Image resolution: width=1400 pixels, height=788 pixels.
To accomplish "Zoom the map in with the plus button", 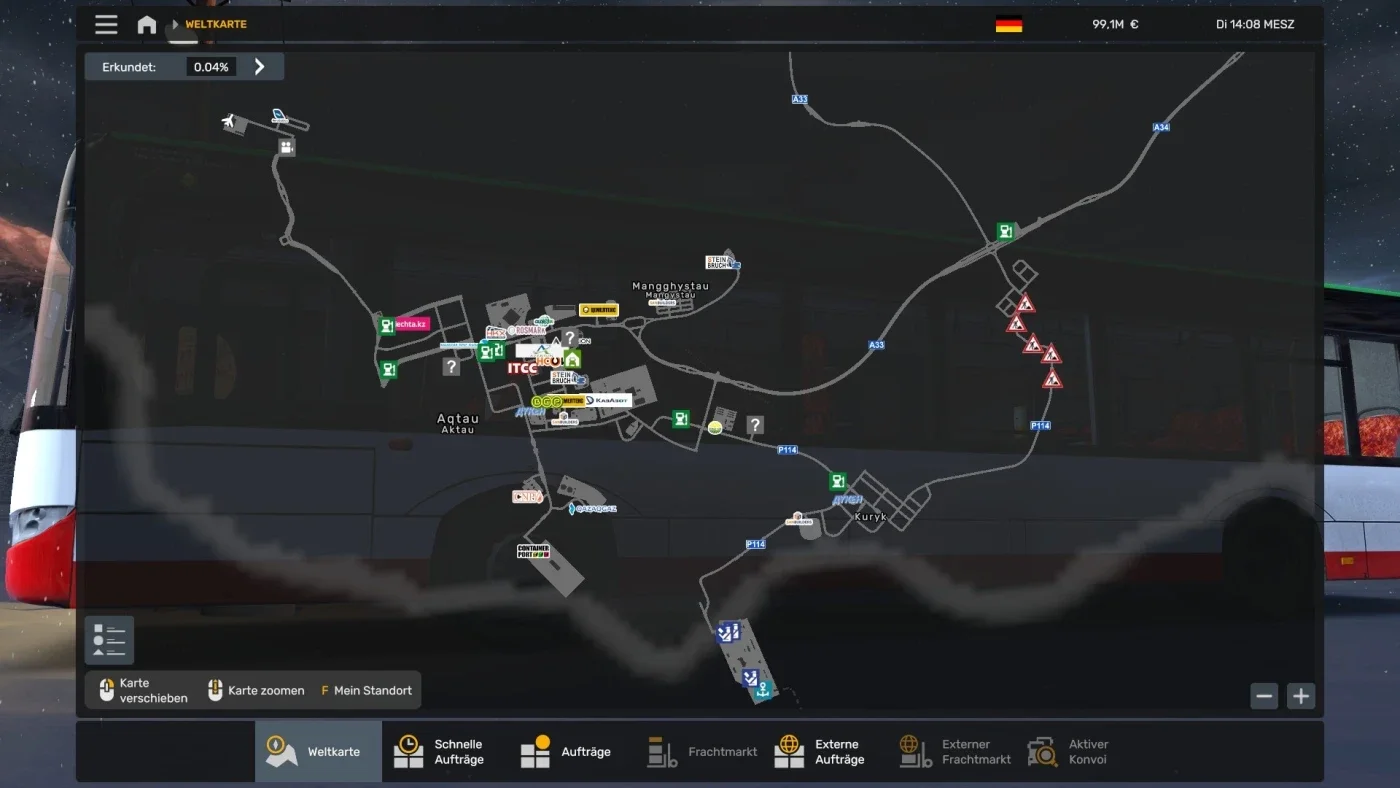I will pos(1300,695).
